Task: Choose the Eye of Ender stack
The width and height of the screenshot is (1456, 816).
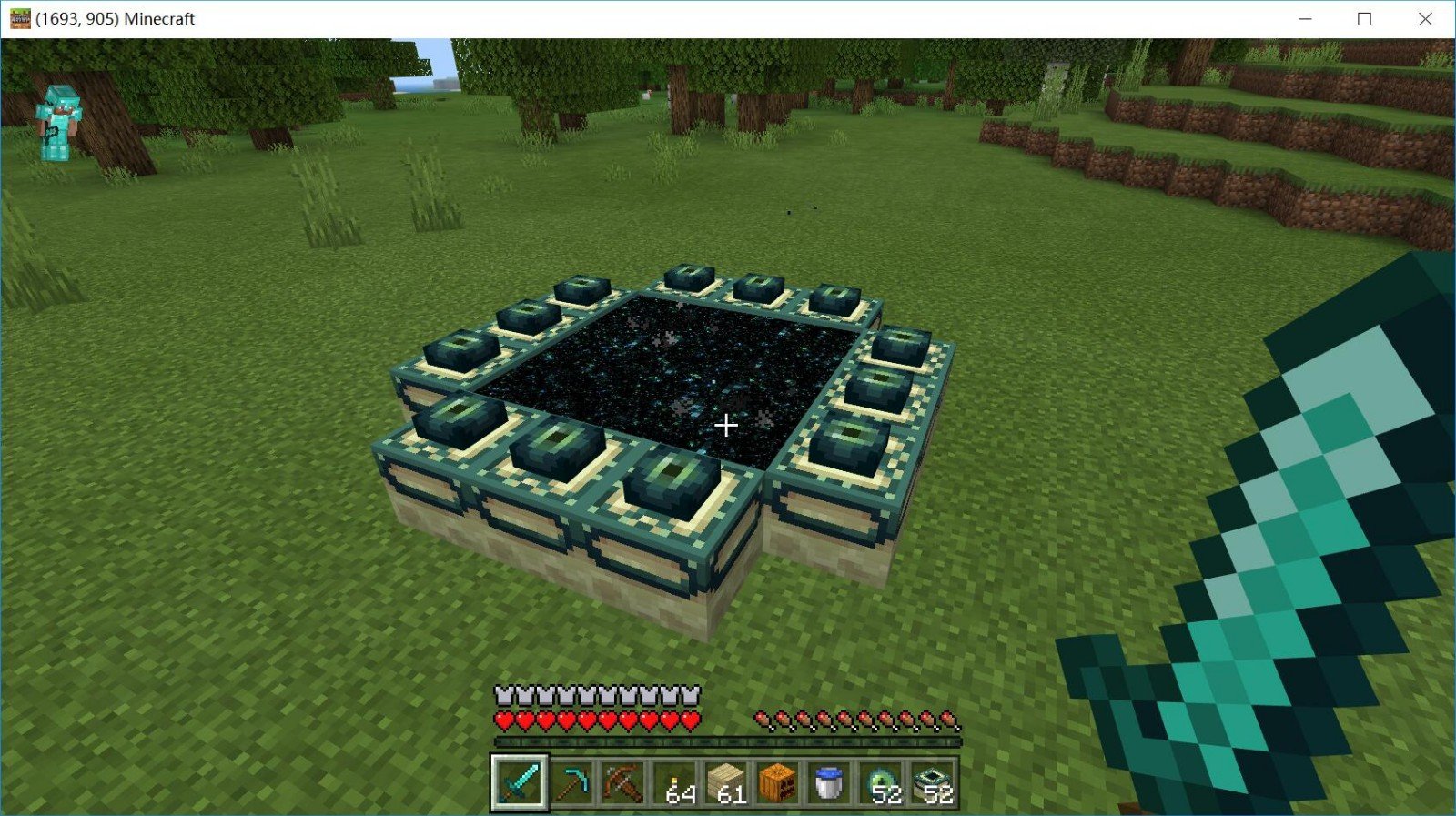Action: point(881,782)
